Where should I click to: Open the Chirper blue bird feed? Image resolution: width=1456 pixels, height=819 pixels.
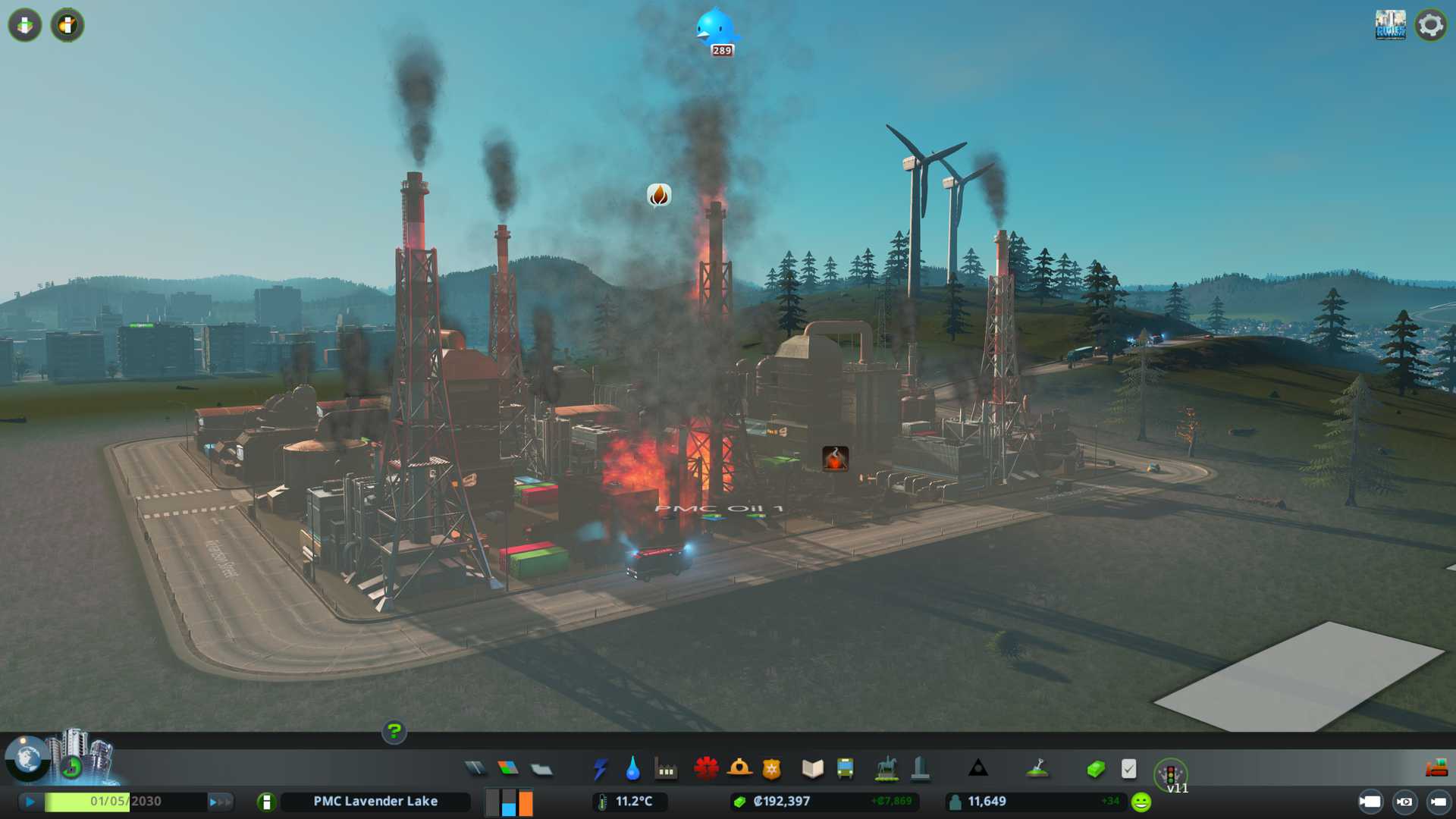point(715,29)
